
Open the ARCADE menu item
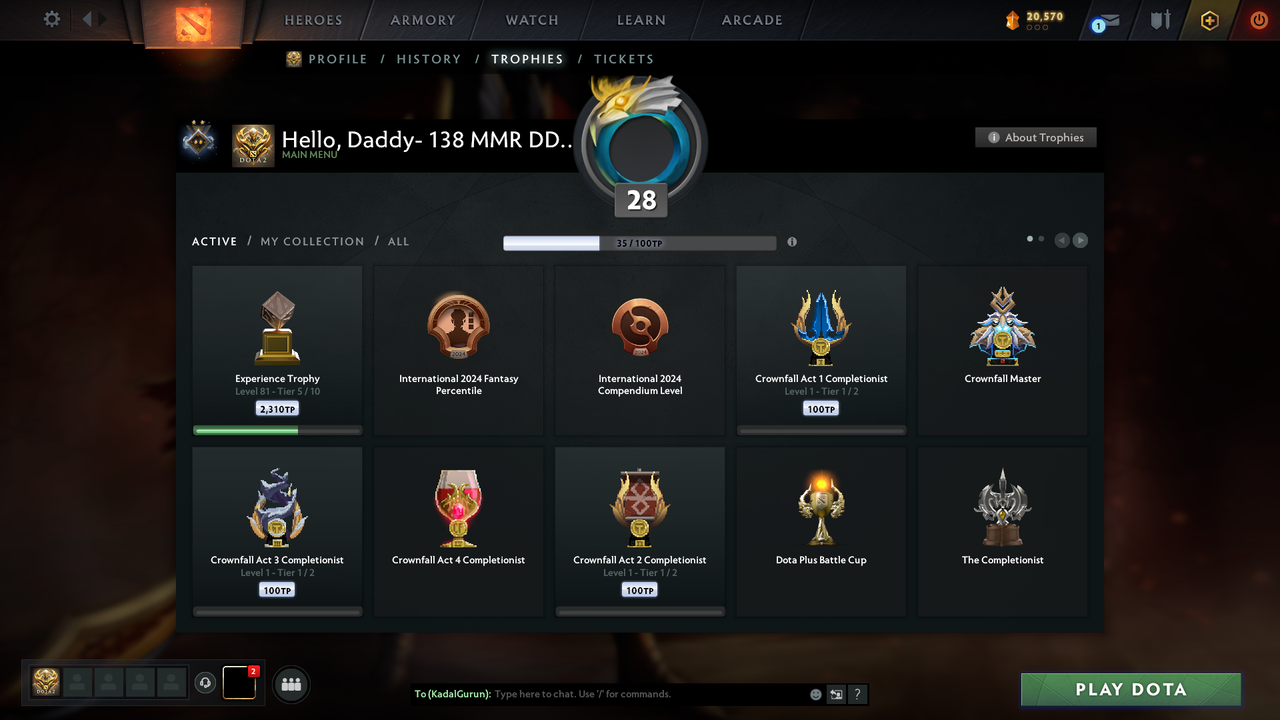tap(751, 20)
